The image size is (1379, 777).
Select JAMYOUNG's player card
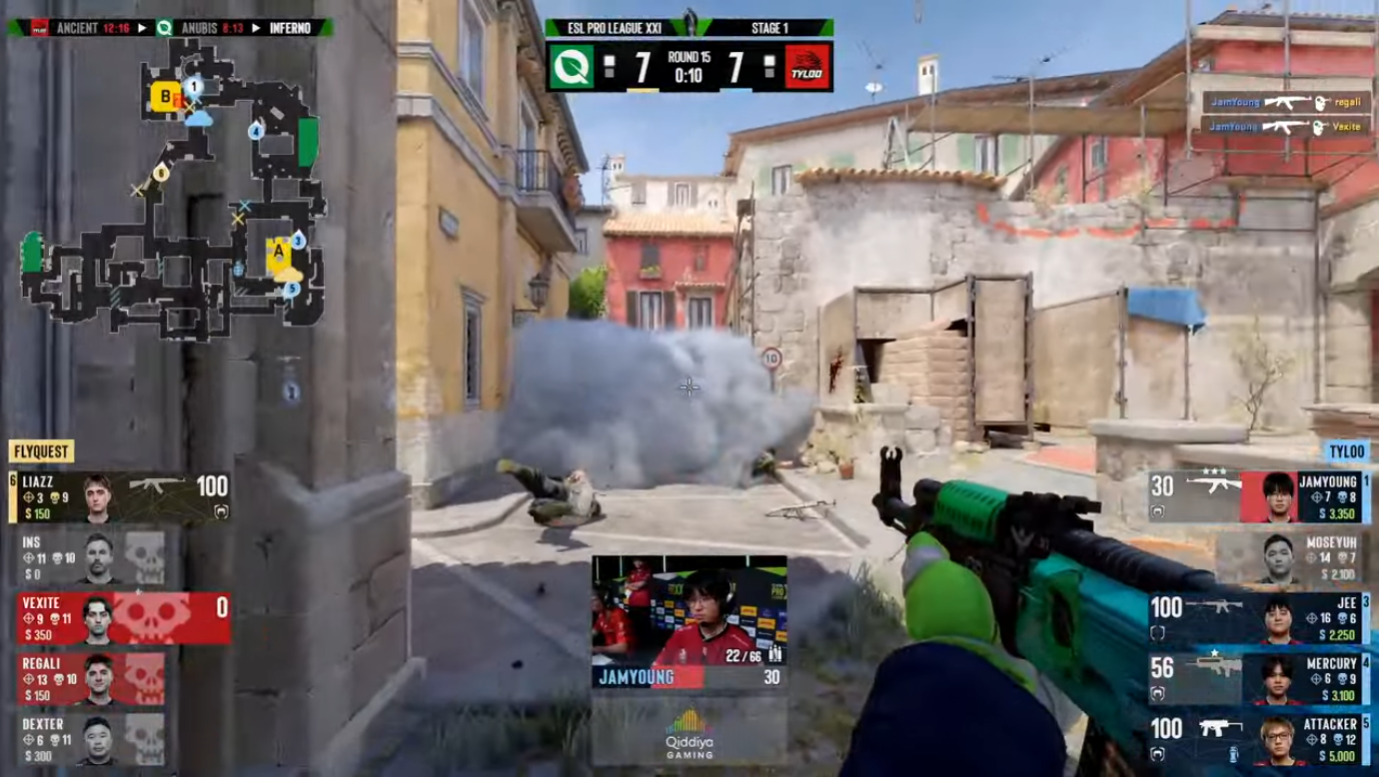[1260, 497]
